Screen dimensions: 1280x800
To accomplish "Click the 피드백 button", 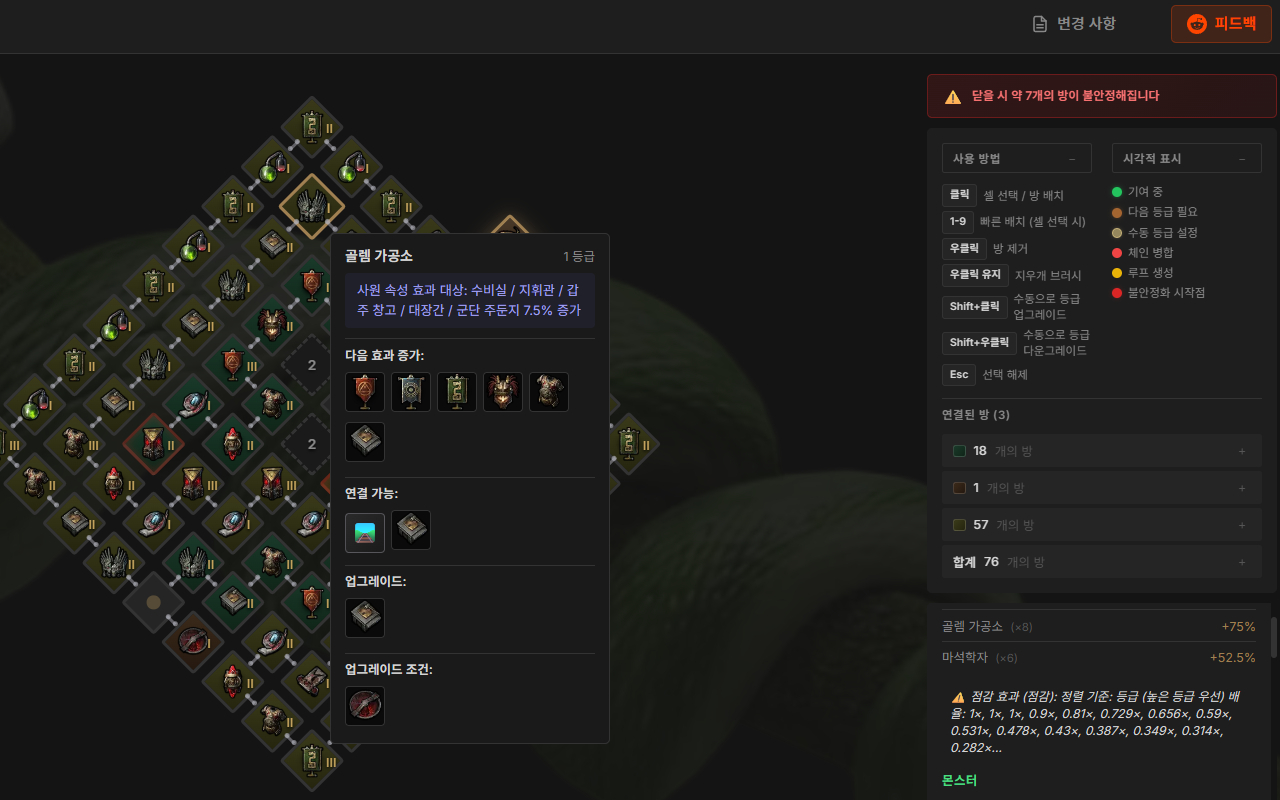I will click(1221, 23).
